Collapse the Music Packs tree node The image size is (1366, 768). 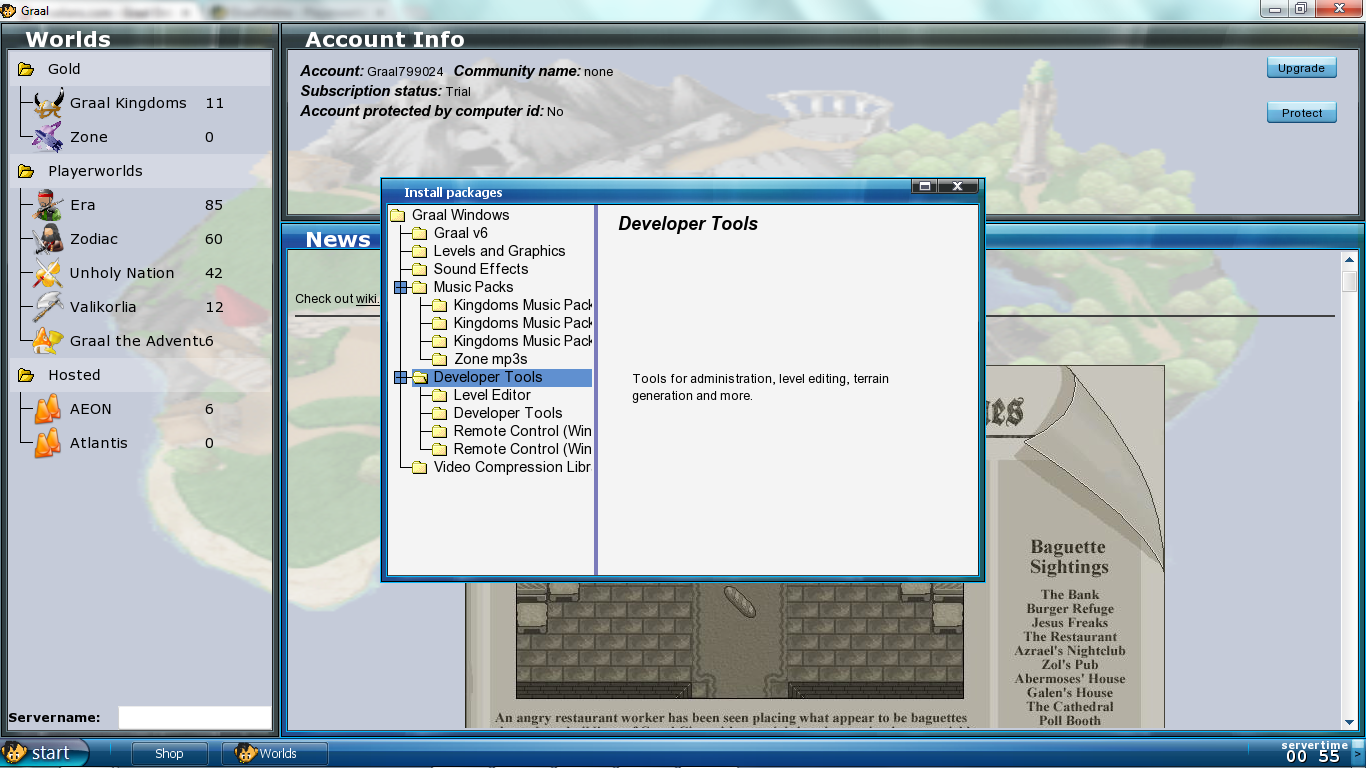pos(401,287)
